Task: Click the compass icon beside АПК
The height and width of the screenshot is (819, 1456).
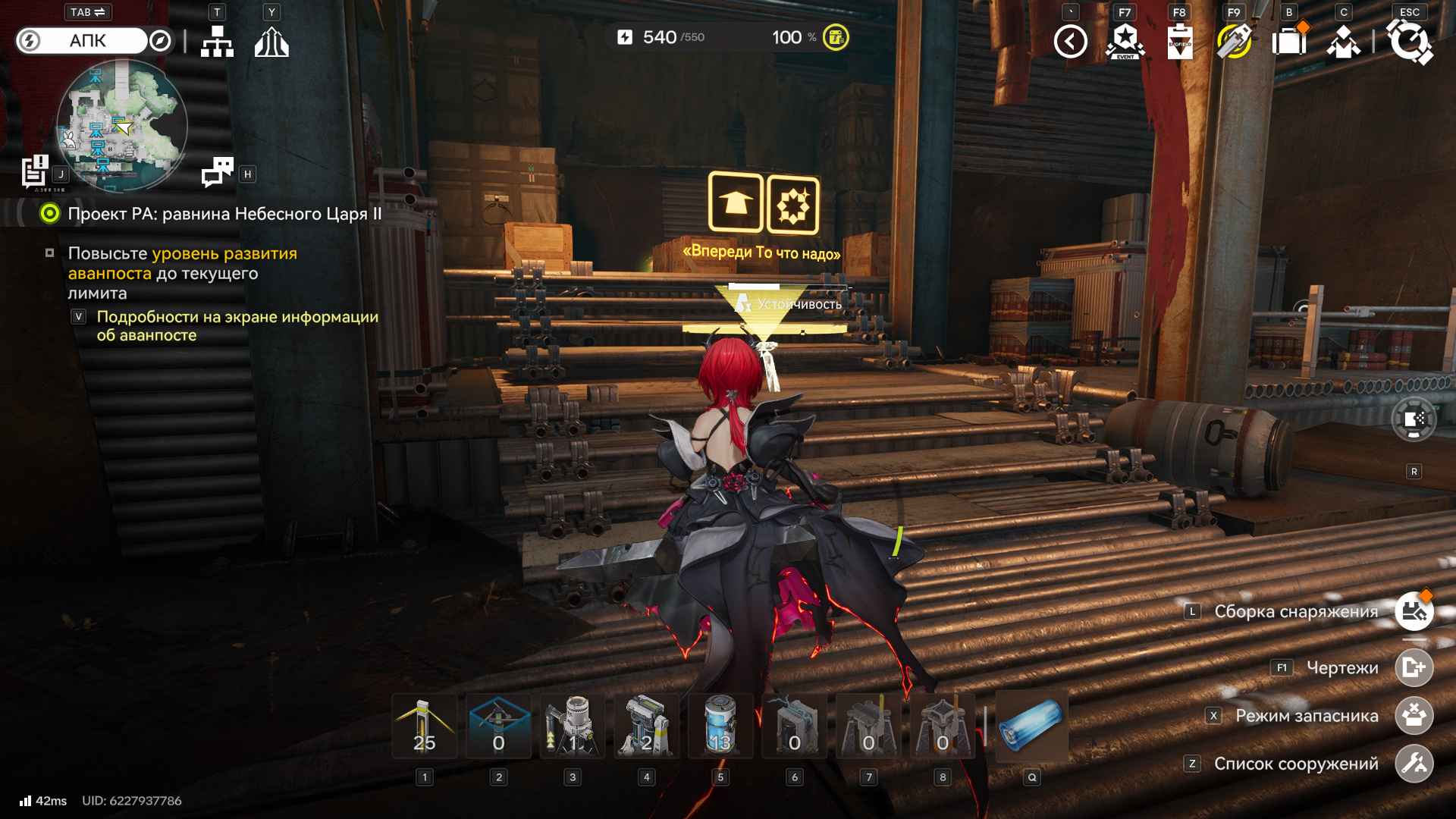Action: pyautogui.click(x=160, y=41)
